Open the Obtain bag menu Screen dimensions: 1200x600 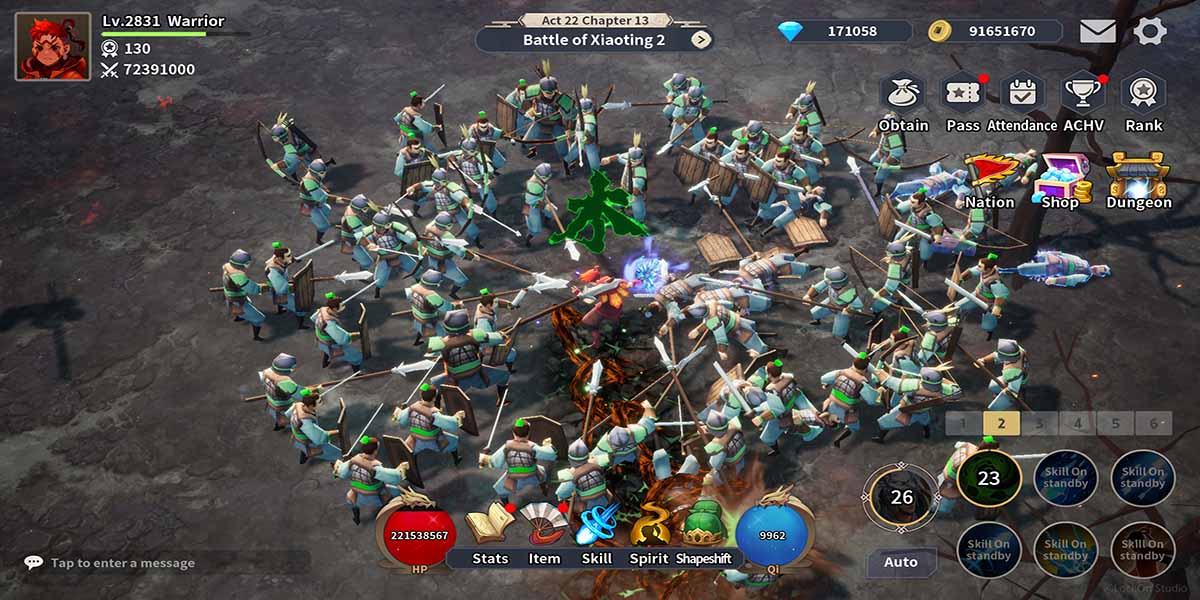903,93
